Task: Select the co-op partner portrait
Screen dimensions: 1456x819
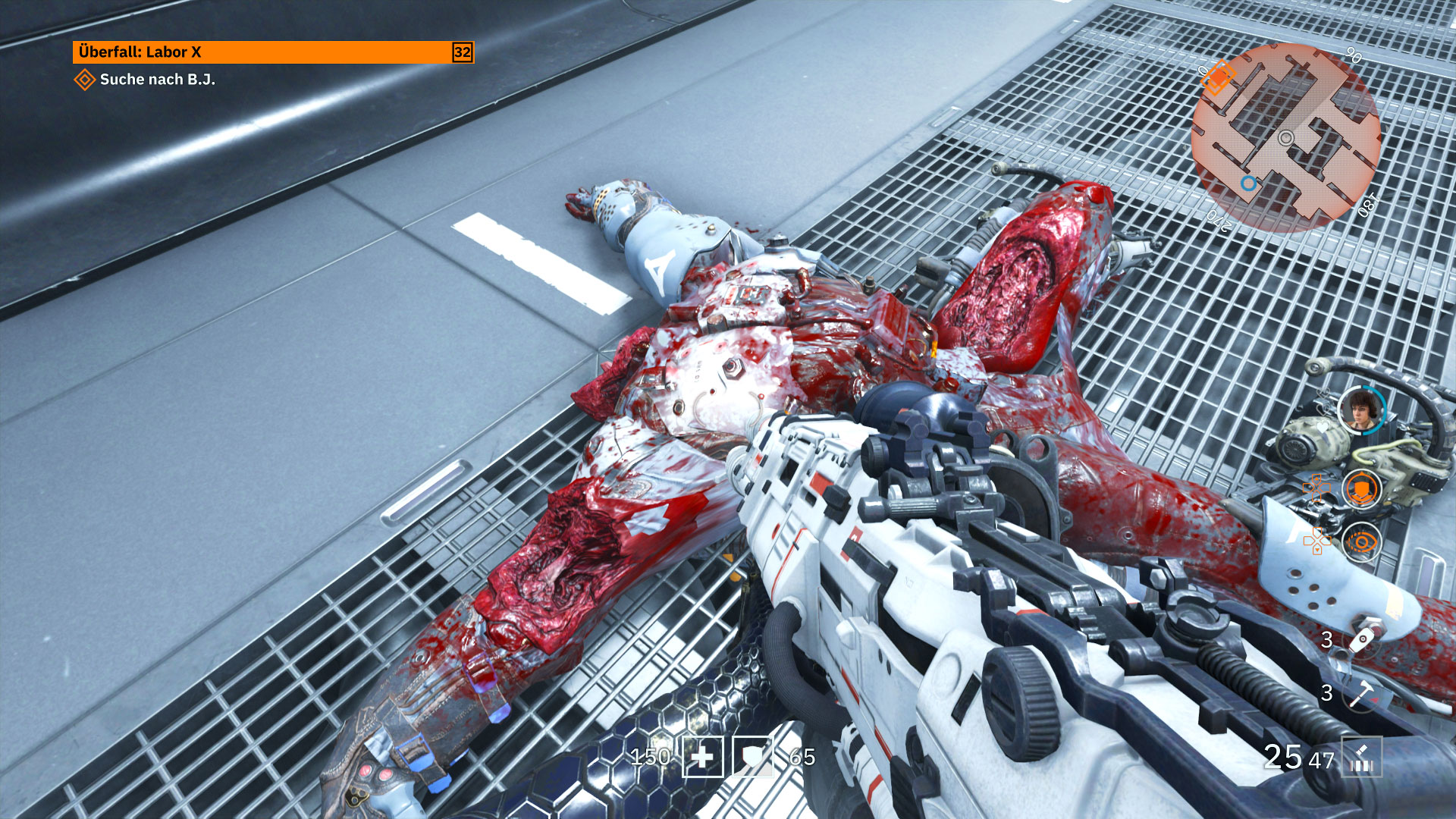Action: [1360, 409]
